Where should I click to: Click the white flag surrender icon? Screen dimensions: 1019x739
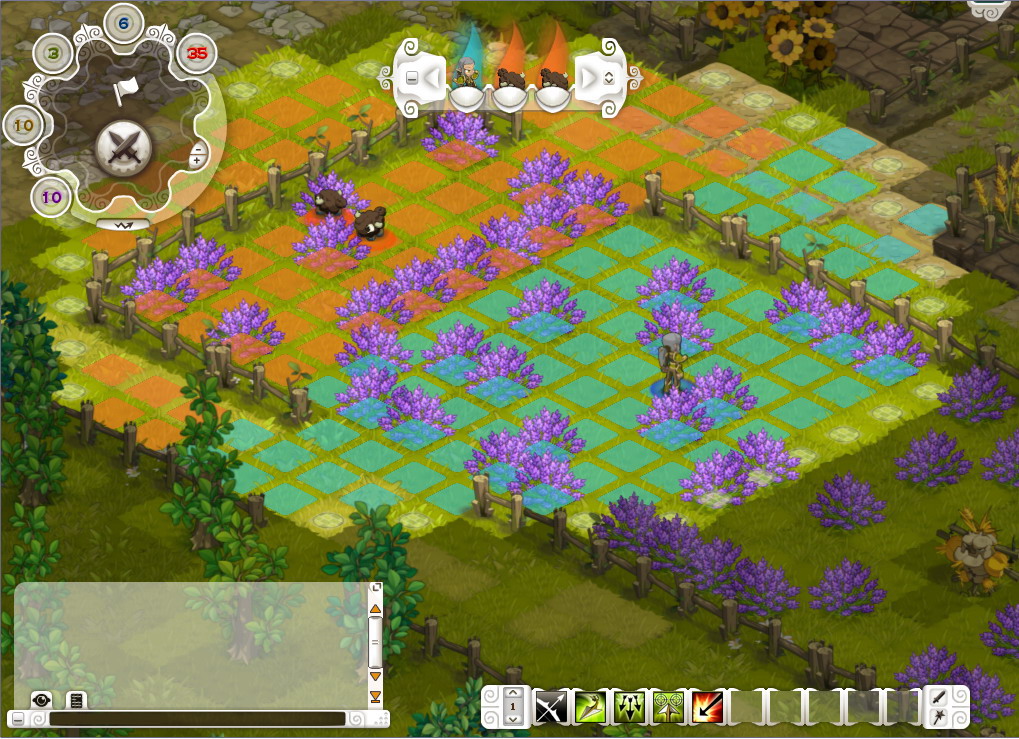[124, 91]
